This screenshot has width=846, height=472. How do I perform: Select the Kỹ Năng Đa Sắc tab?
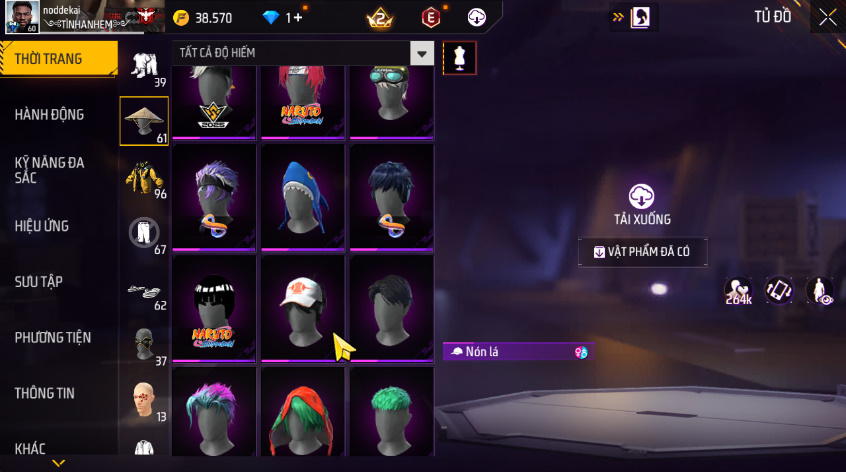(x=50, y=170)
